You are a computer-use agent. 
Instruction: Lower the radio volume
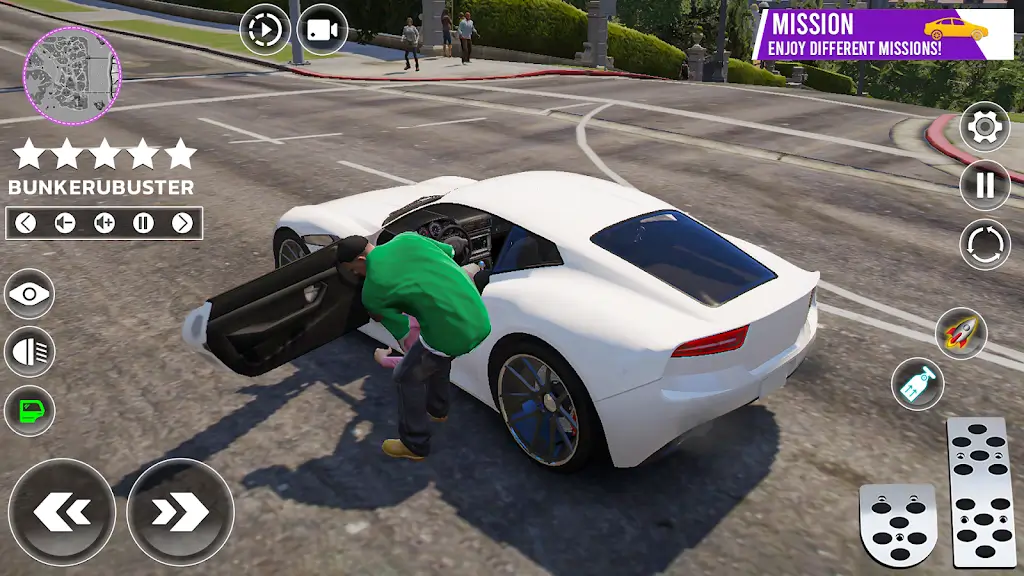65,223
